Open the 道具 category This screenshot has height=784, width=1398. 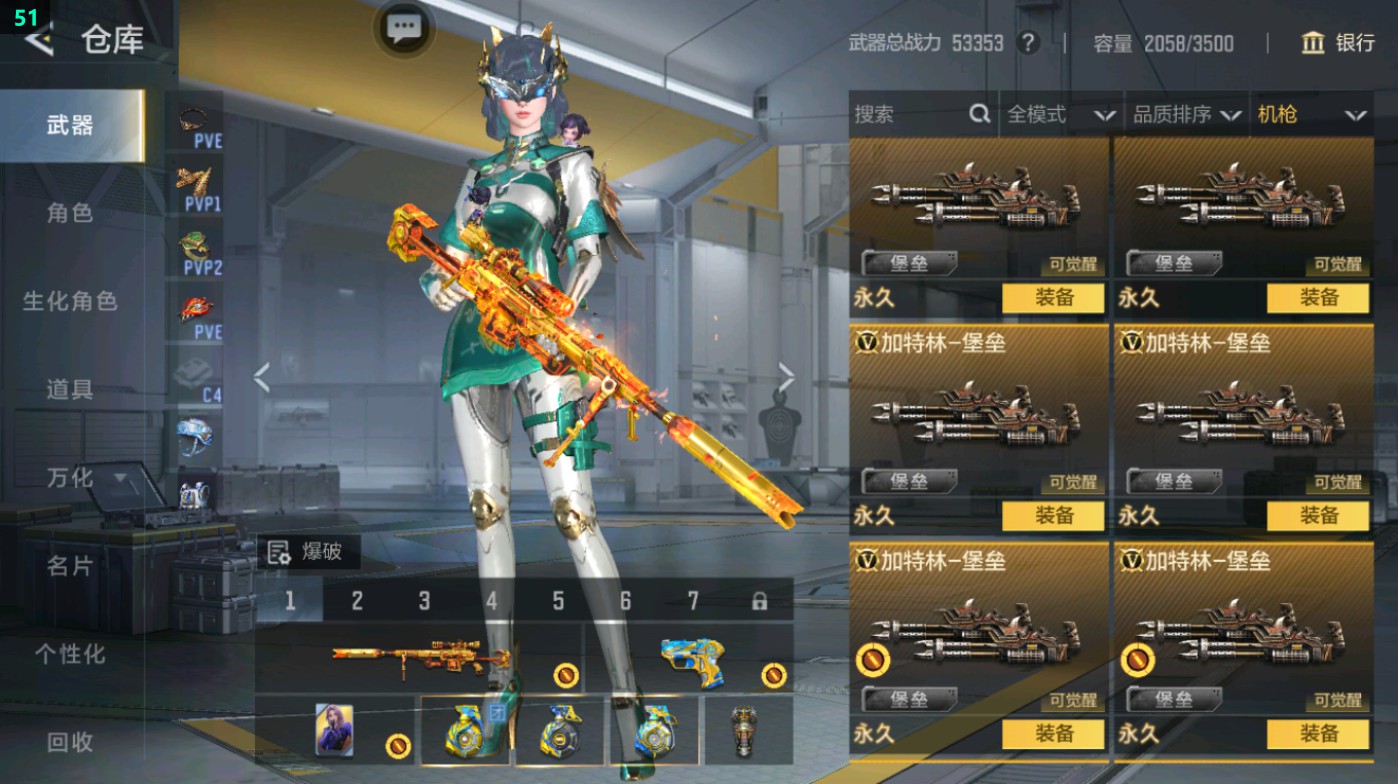coord(70,389)
